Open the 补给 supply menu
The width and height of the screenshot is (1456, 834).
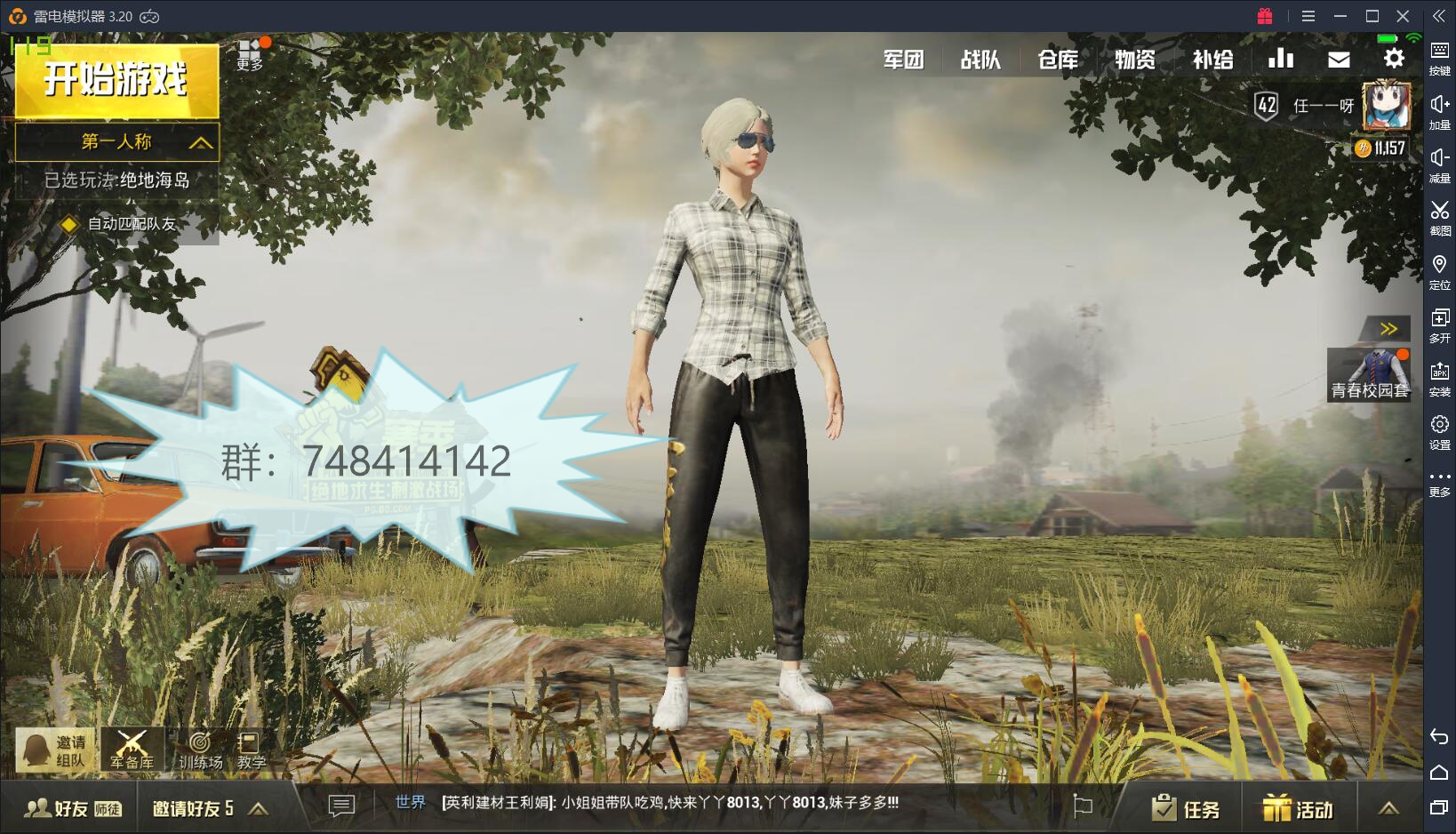(1212, 60)
